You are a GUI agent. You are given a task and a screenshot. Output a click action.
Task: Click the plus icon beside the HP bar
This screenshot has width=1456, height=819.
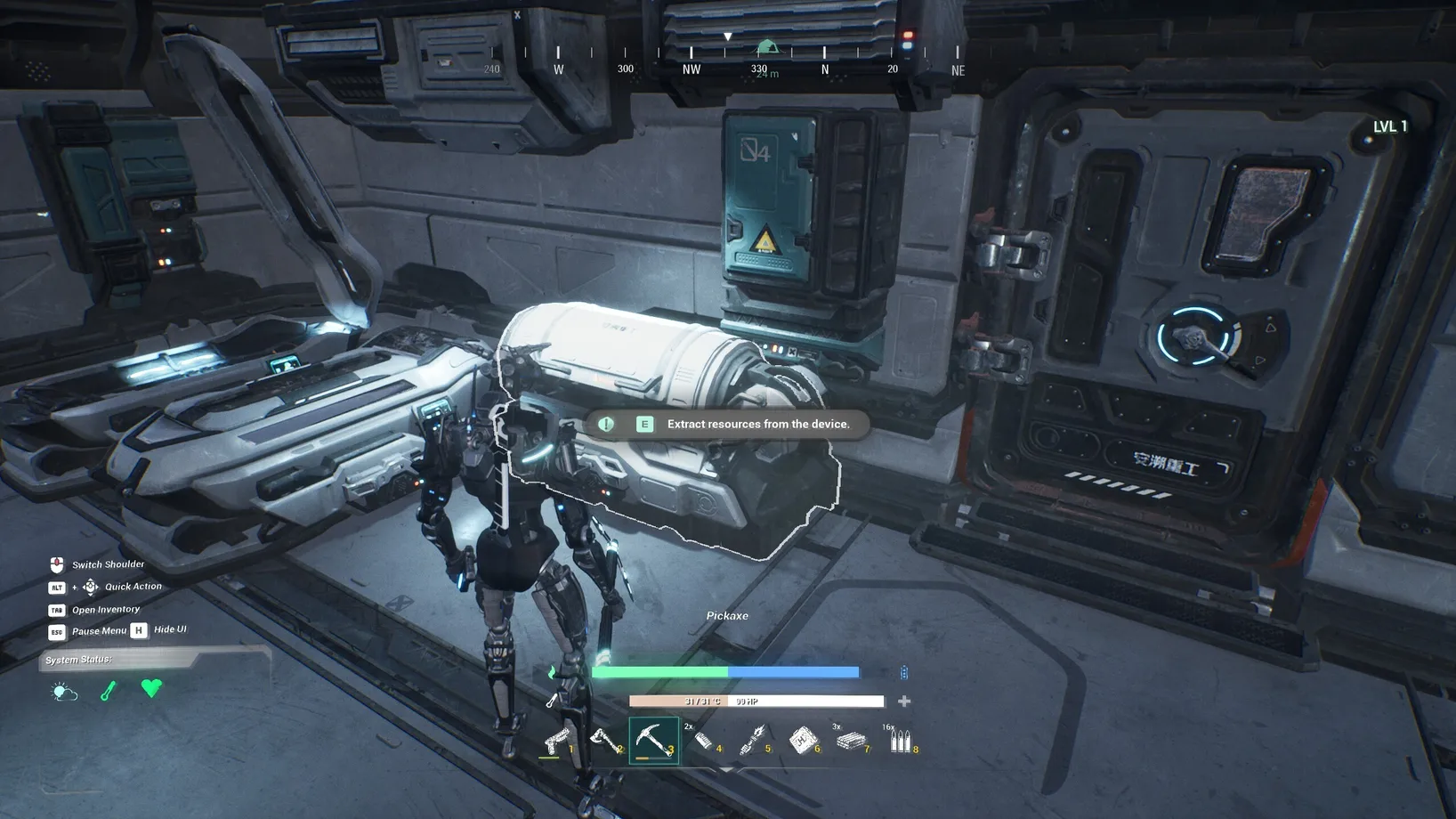point(904,701)
